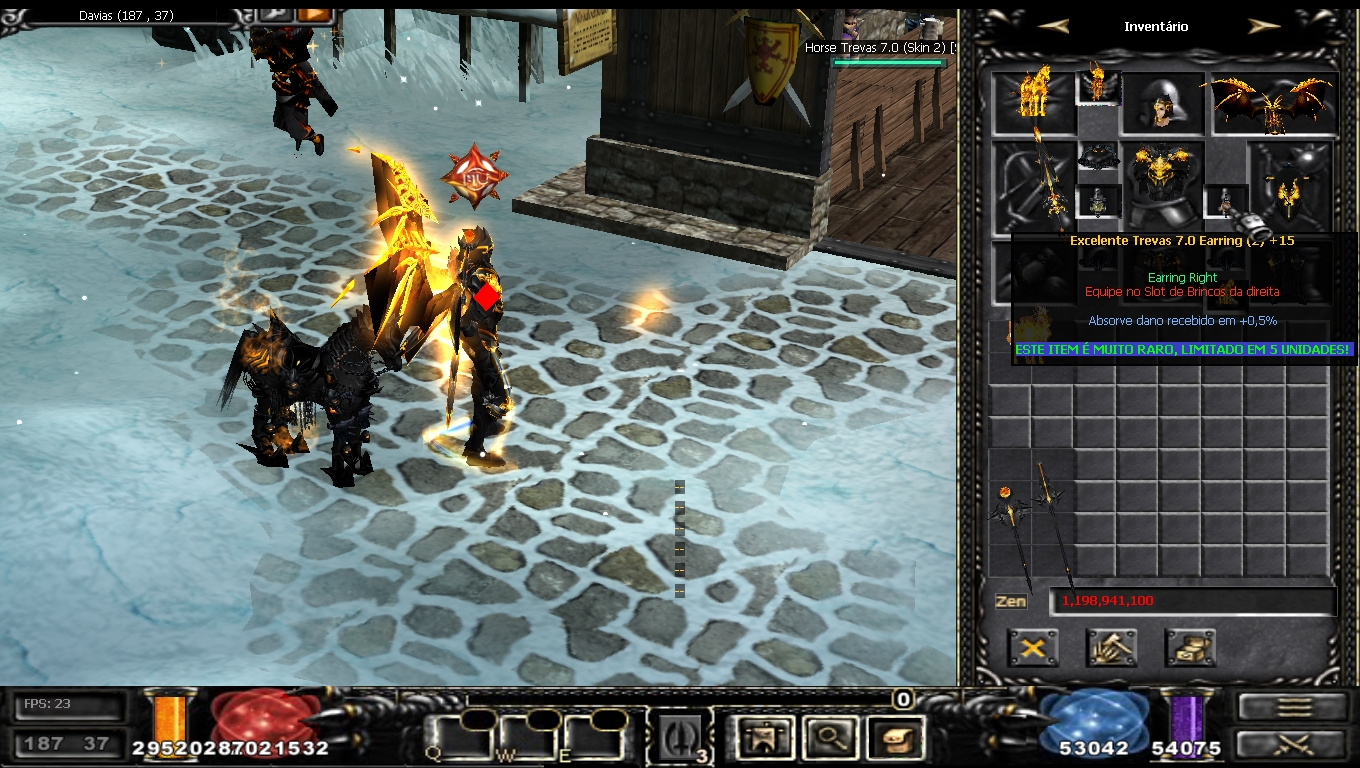Open the repair hammer function
Viewport: 1360px width, 768px height.
click(x=1111, y=648)
